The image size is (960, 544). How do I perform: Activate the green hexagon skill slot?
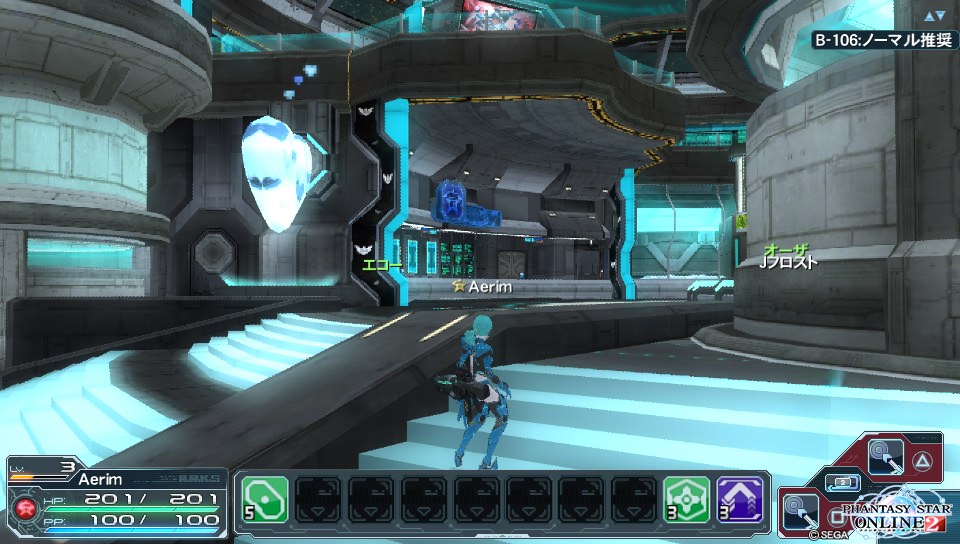[686, 499]
